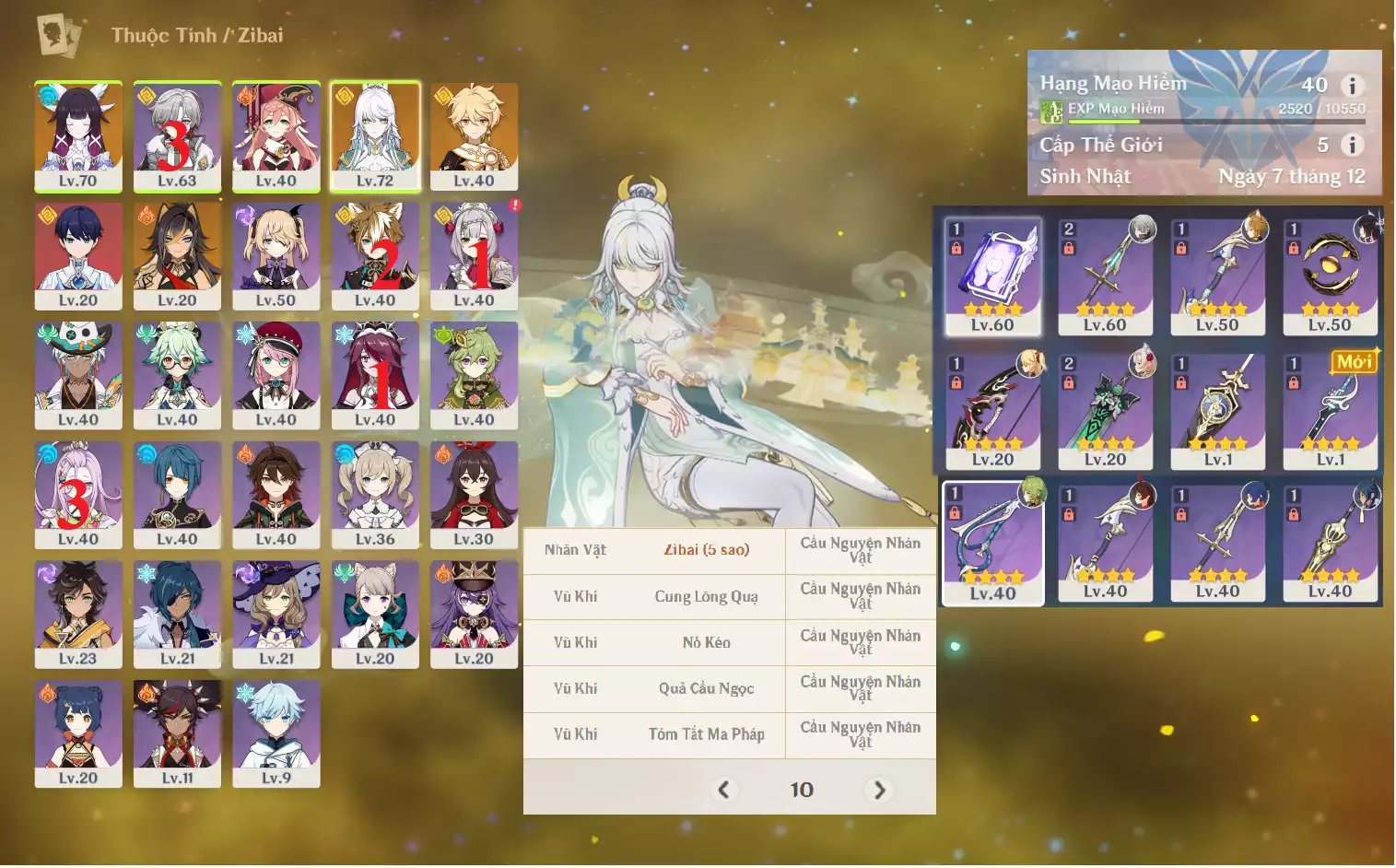
Task: Select the weapon marked Mới
Action: tap(1330, 408)
